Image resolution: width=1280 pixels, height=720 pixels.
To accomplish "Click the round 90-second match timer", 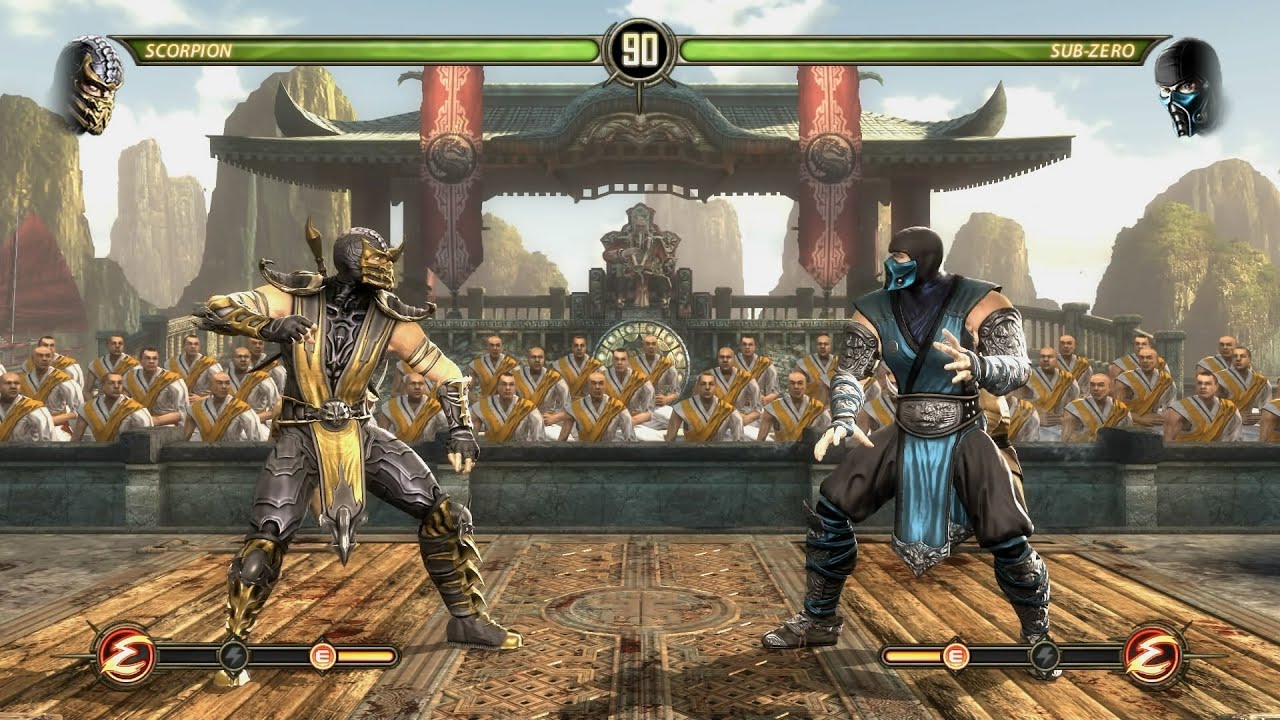I will (x=641, y=46).
